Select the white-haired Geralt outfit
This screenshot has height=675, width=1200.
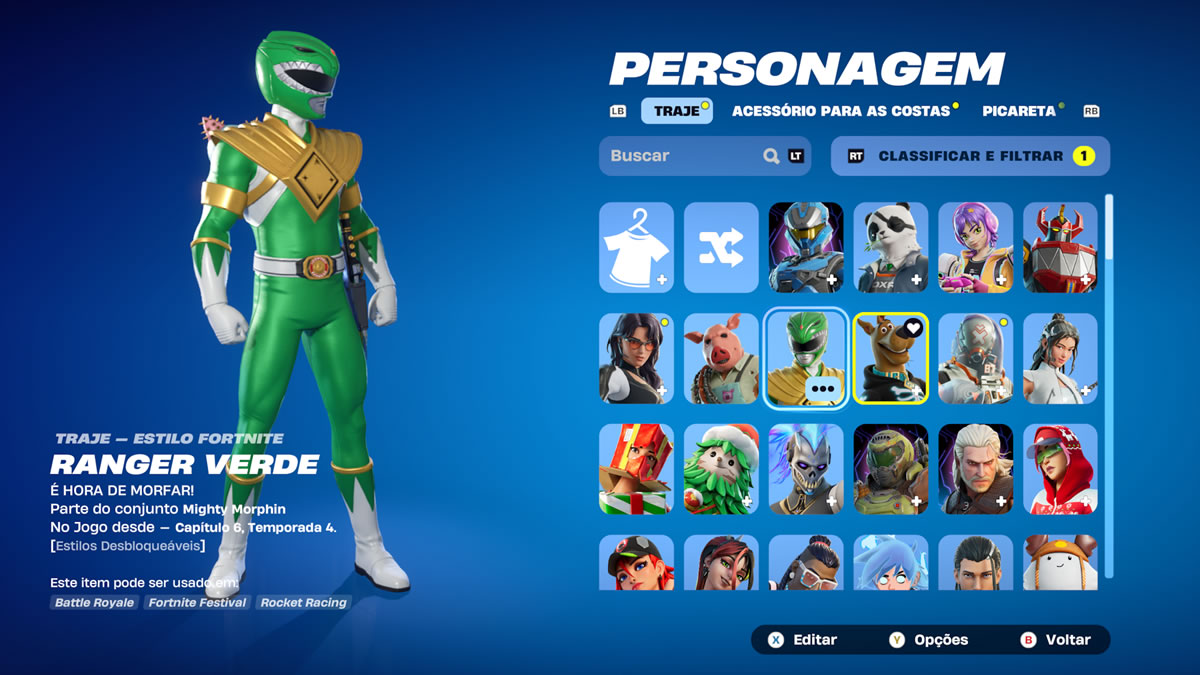click(x=976, y=469)
